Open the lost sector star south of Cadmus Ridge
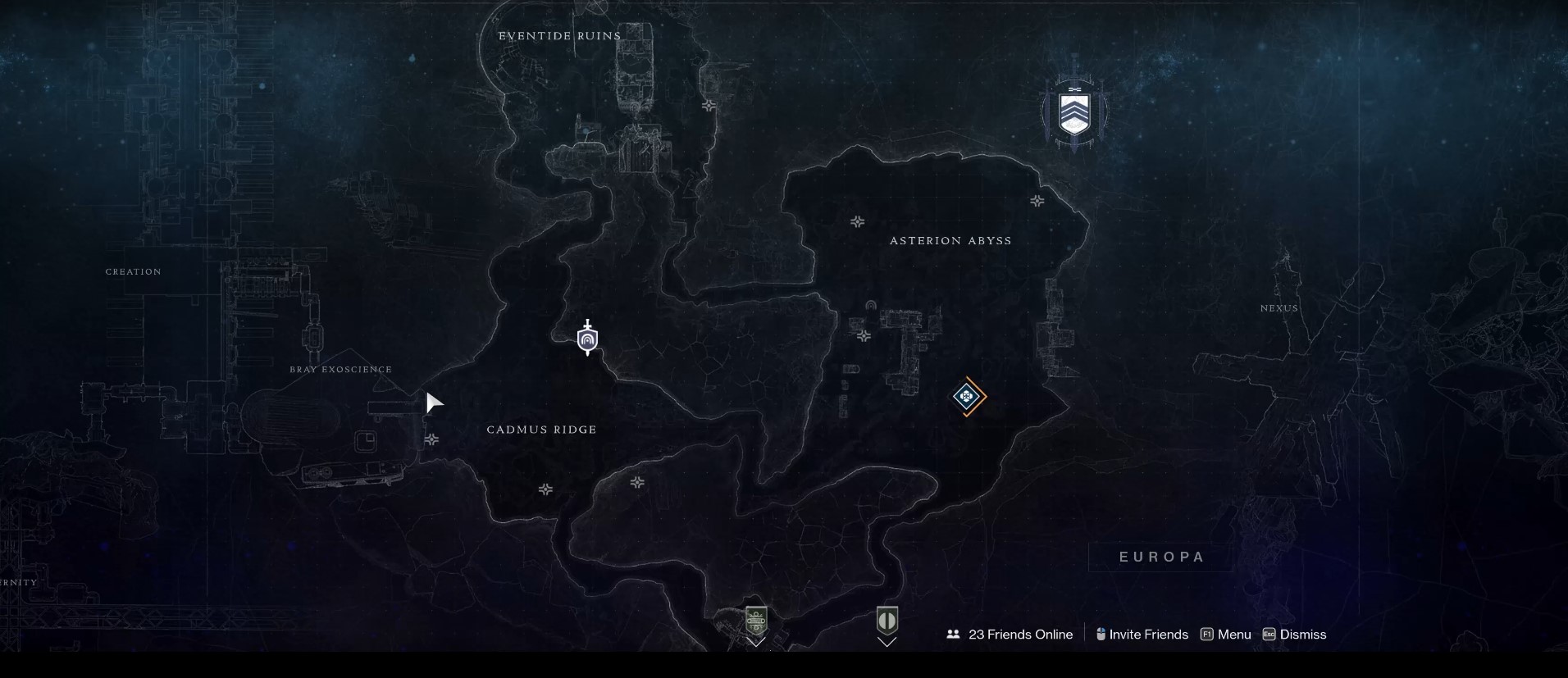This screenshot has height=678, width=1568. (x=545, y=489)
